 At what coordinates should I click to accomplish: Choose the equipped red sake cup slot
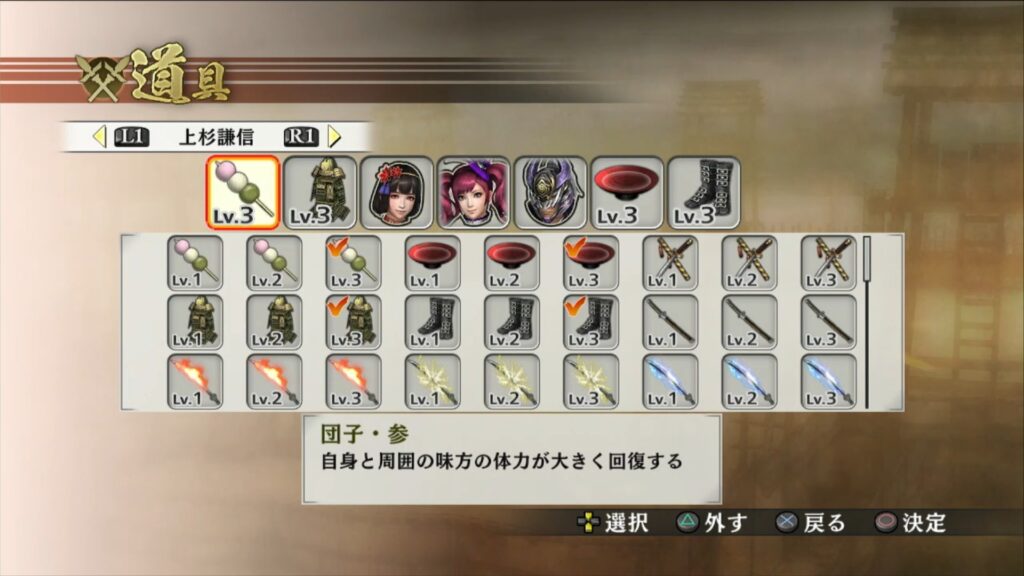pos(627,192)
